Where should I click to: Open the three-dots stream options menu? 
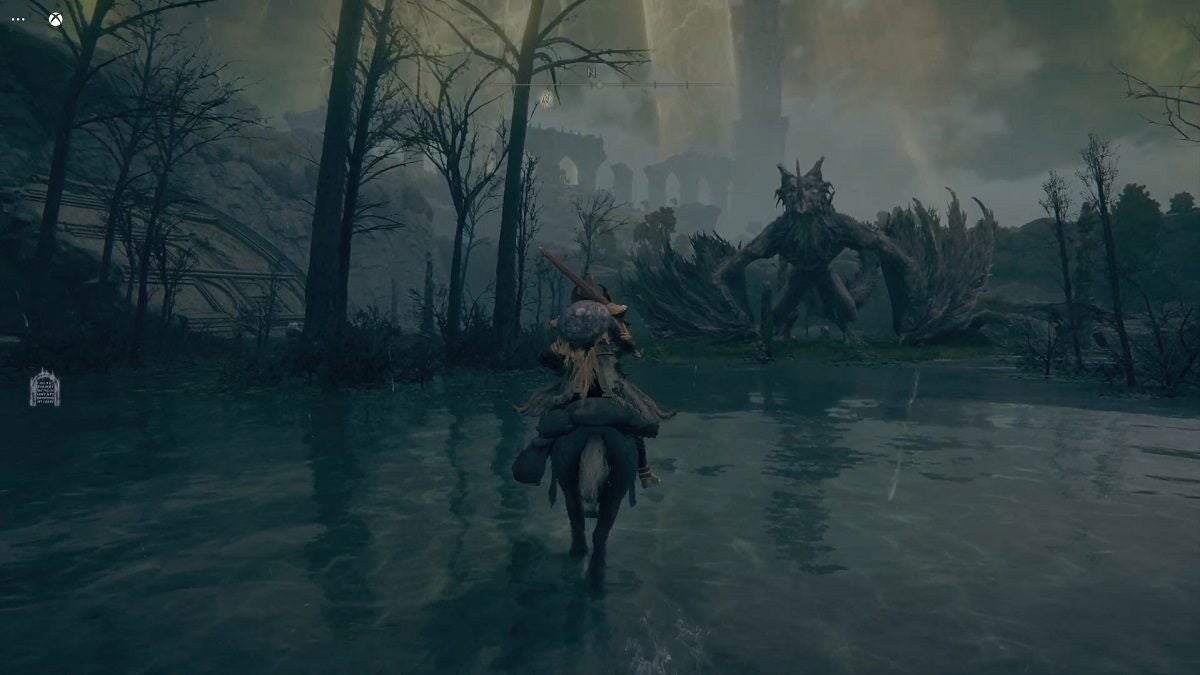tap(18, 19)
